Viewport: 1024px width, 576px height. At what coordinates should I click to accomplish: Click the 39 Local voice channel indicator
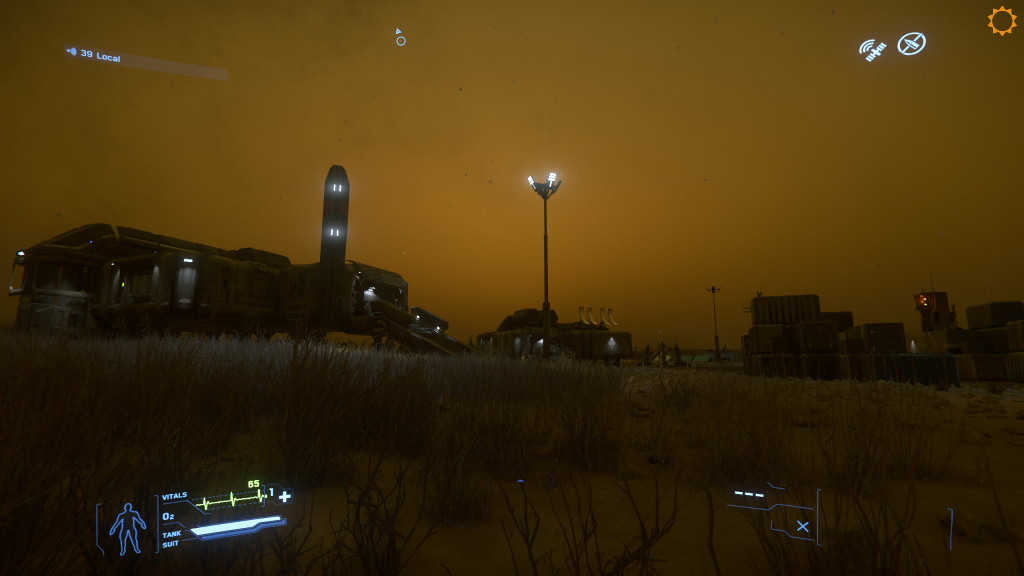95,56
